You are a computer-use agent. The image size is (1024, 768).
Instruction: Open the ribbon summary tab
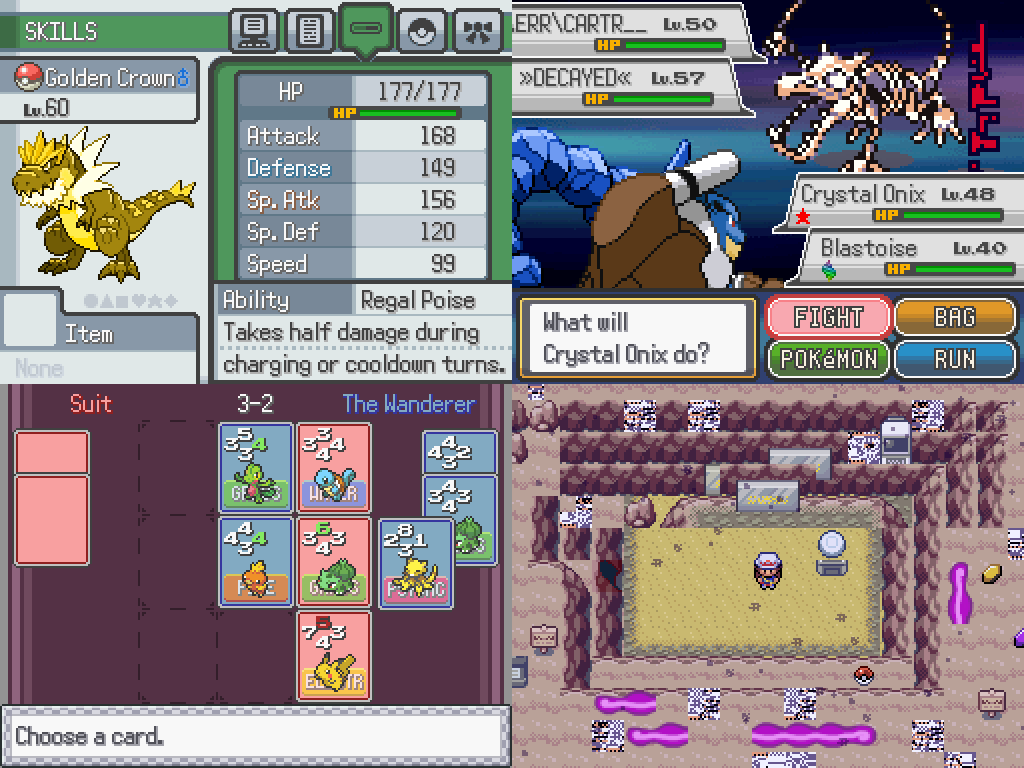pyautogui.click(x=478, y=31)
